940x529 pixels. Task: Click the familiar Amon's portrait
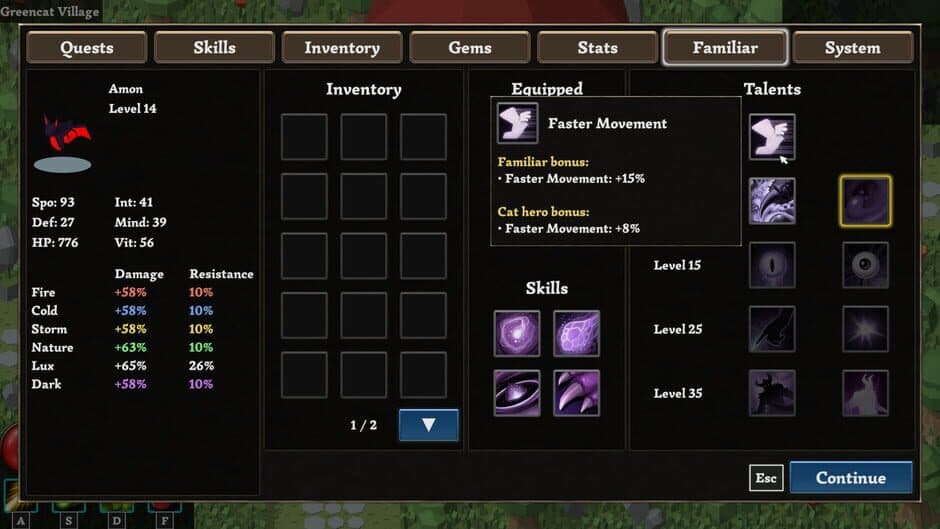[x=65, y=140]
